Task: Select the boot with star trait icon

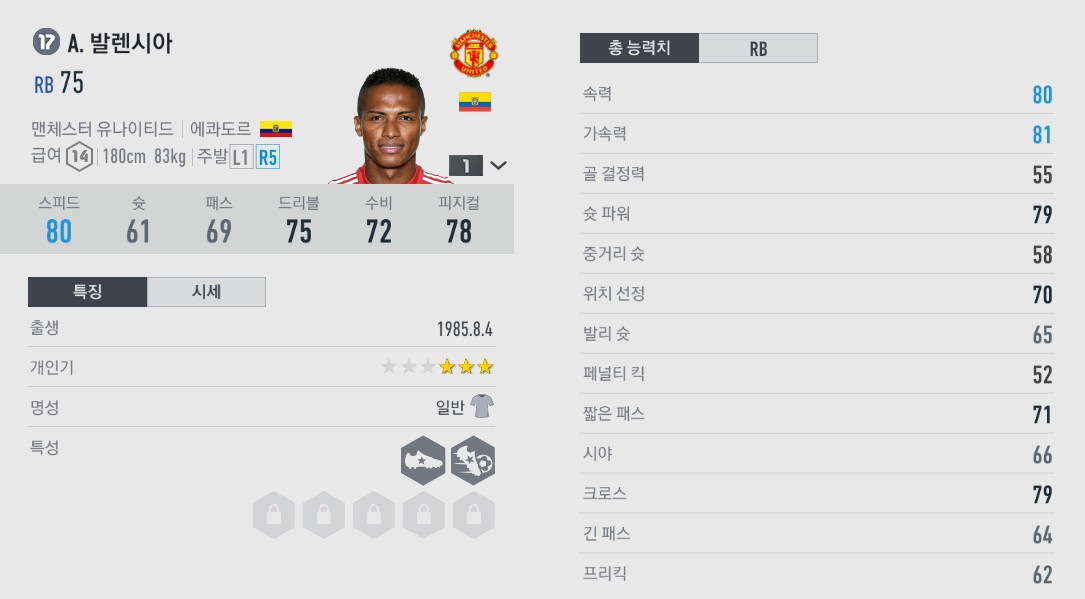Action: [423, 460]
